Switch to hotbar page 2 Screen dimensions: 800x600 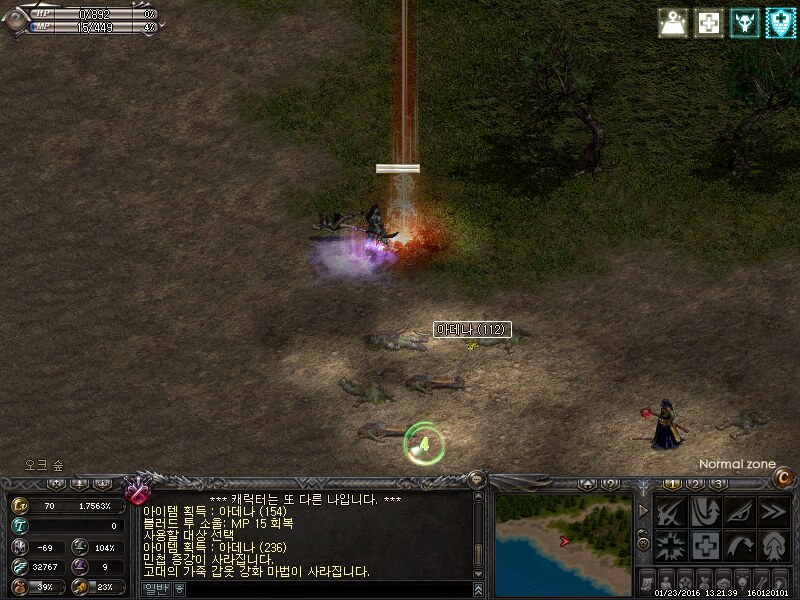[694, 484]
